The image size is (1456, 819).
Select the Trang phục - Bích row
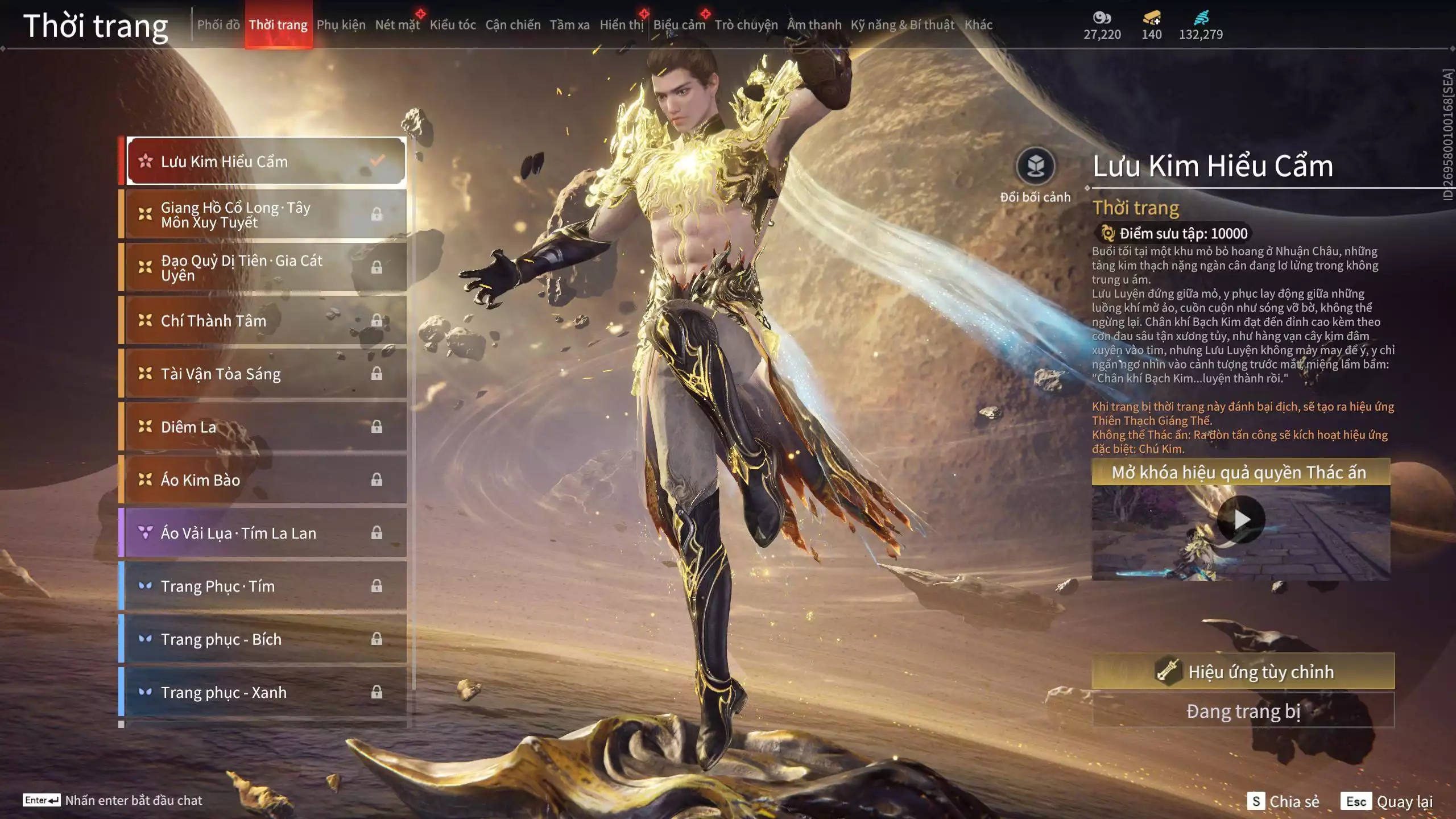(266, 639)
